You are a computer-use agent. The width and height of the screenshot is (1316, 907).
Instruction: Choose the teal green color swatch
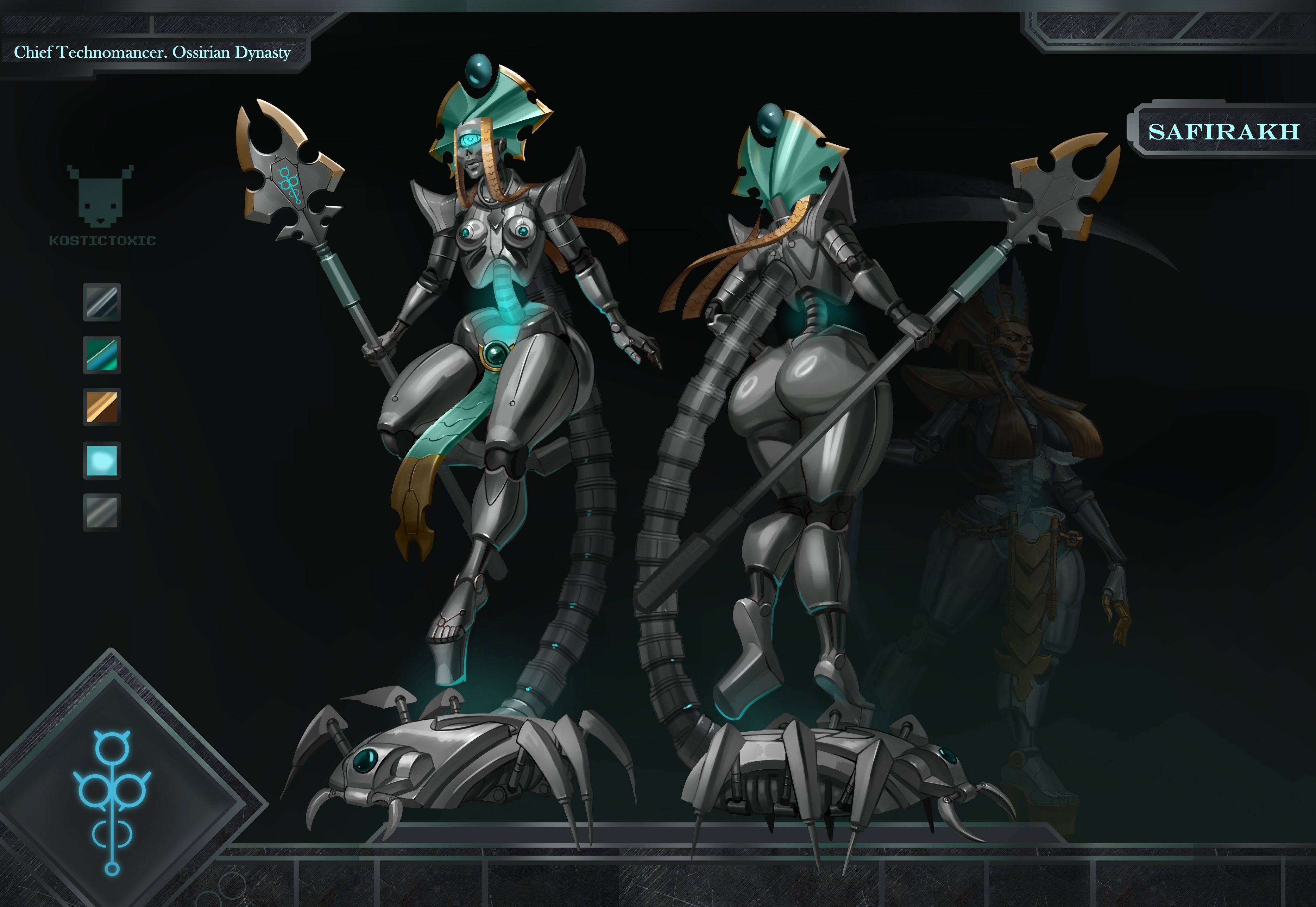click(x=102, y=355)
